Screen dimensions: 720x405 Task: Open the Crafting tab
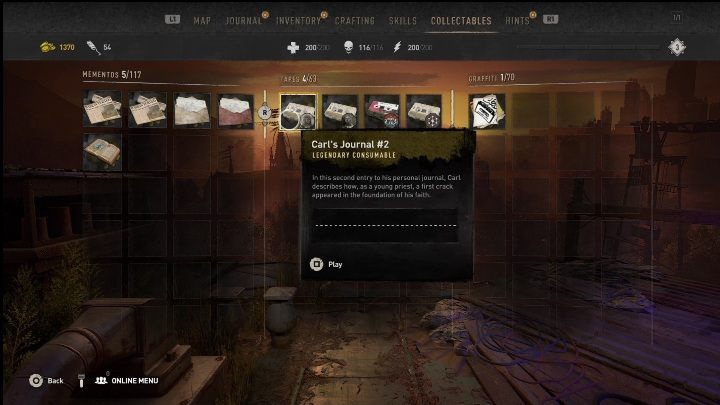355,20
